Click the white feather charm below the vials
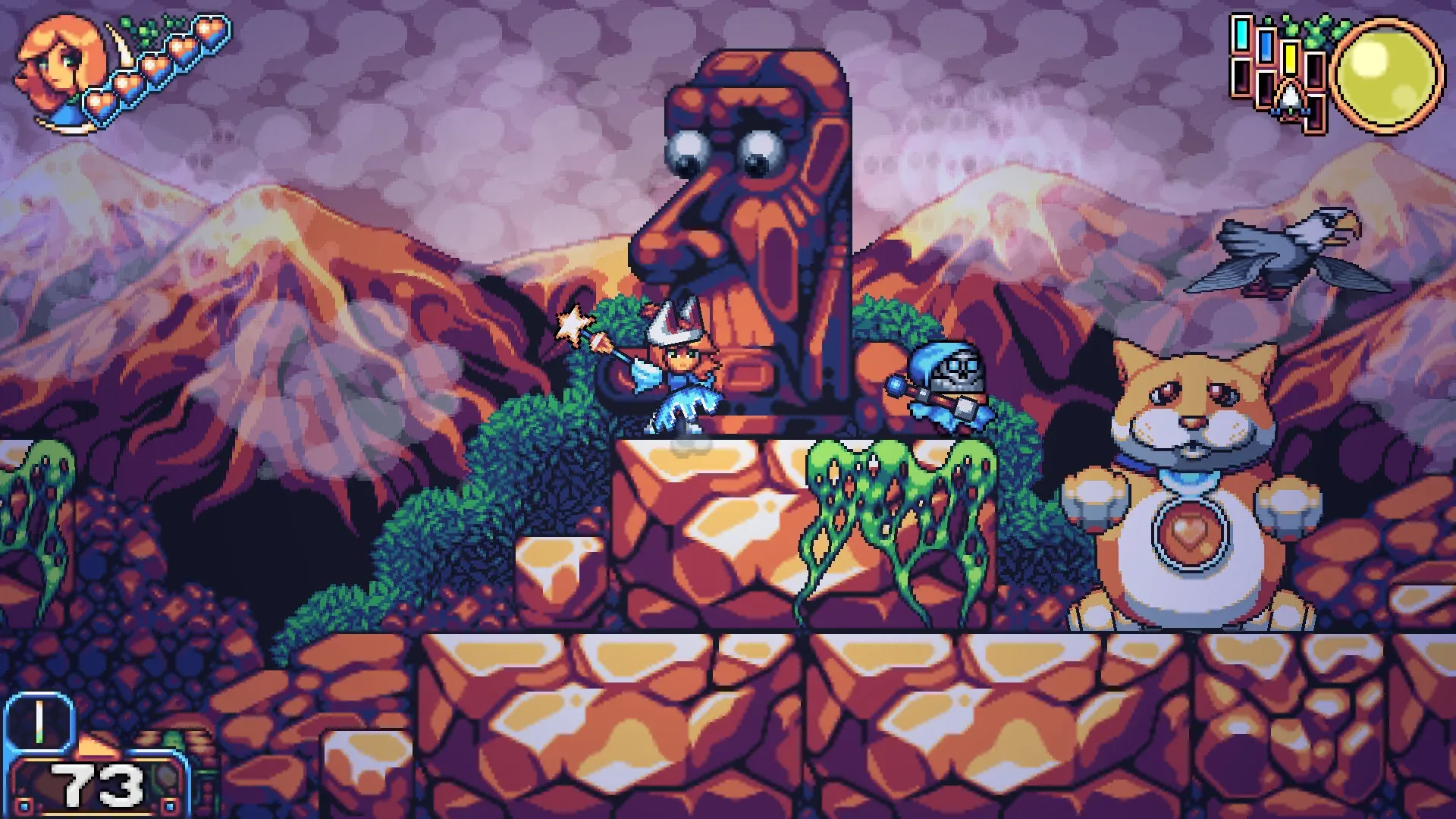The height and width of the screenshot is (819, 1456). (x=1289, y=96)
